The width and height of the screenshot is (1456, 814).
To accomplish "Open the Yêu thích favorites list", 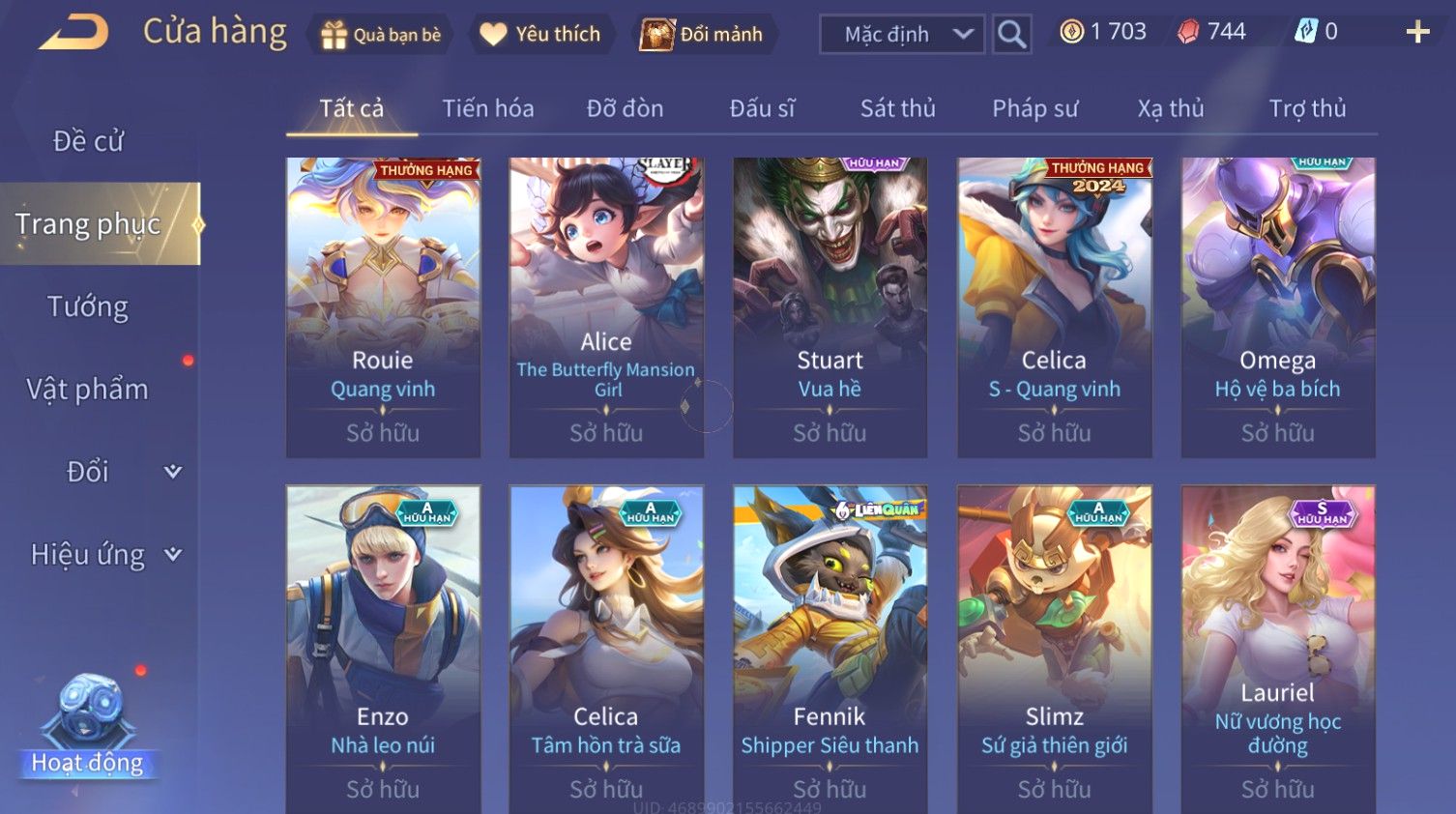I will point(541,35).
